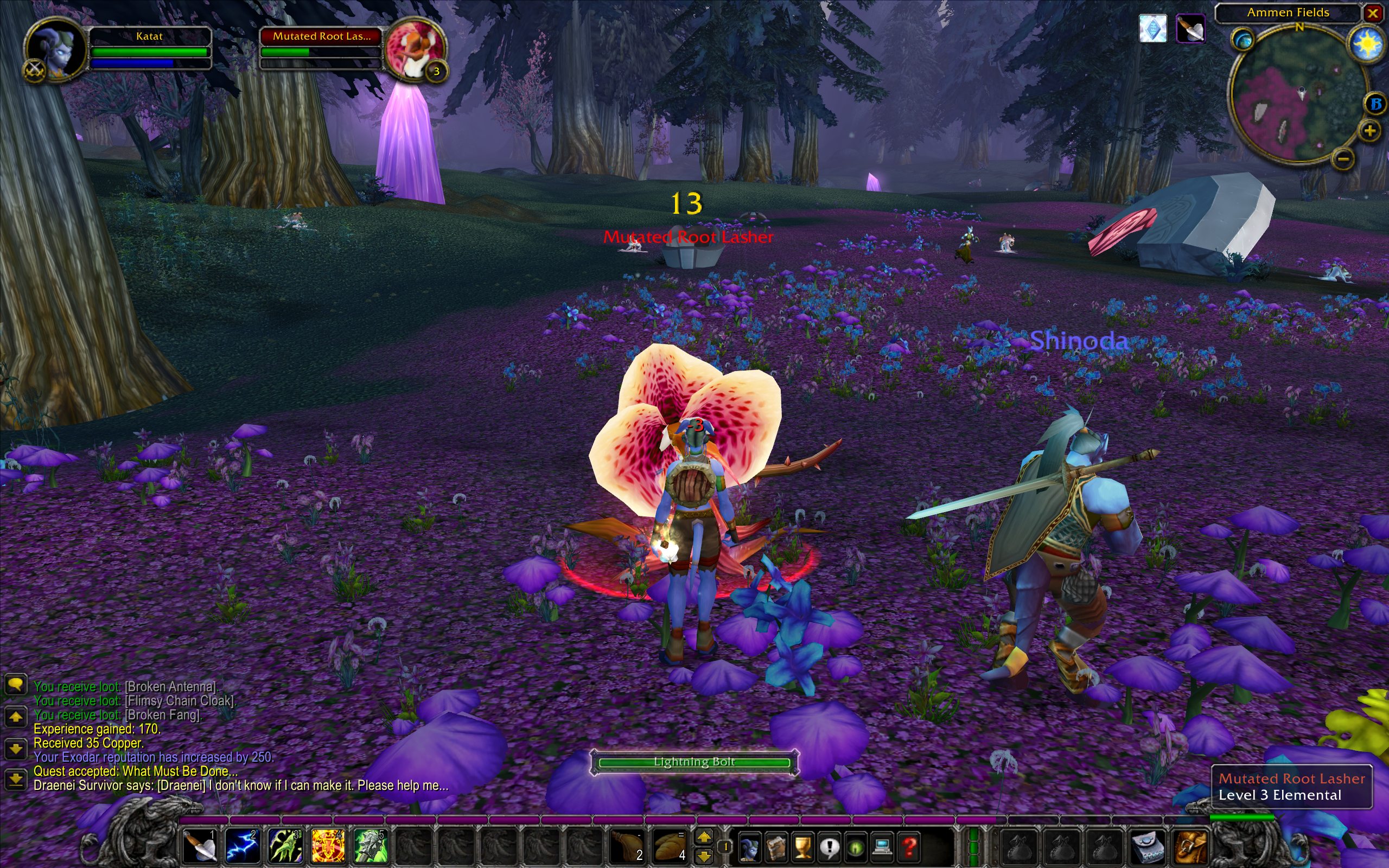Eat the bread stack on the action bar
The height and width of the screenshot is (868, 1389).
click(668, 846)
